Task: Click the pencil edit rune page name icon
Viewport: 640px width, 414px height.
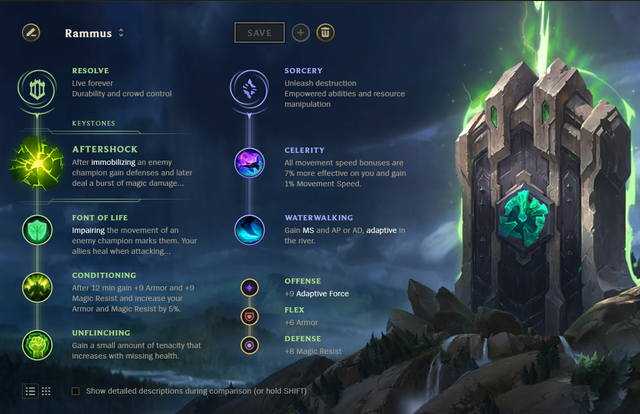Action: (30, 32)
